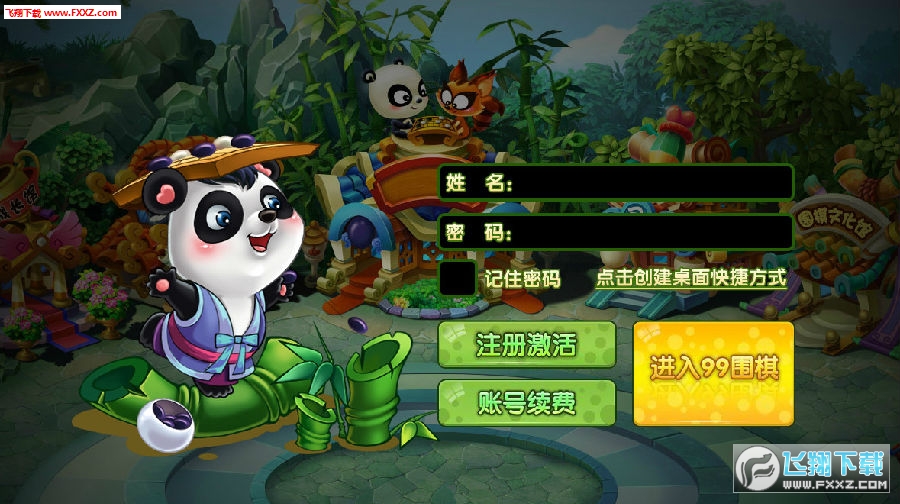Toggle the 记住密码 remember password checkbox
This screenshot has height=504, width=900.
[x=458, y=278]
